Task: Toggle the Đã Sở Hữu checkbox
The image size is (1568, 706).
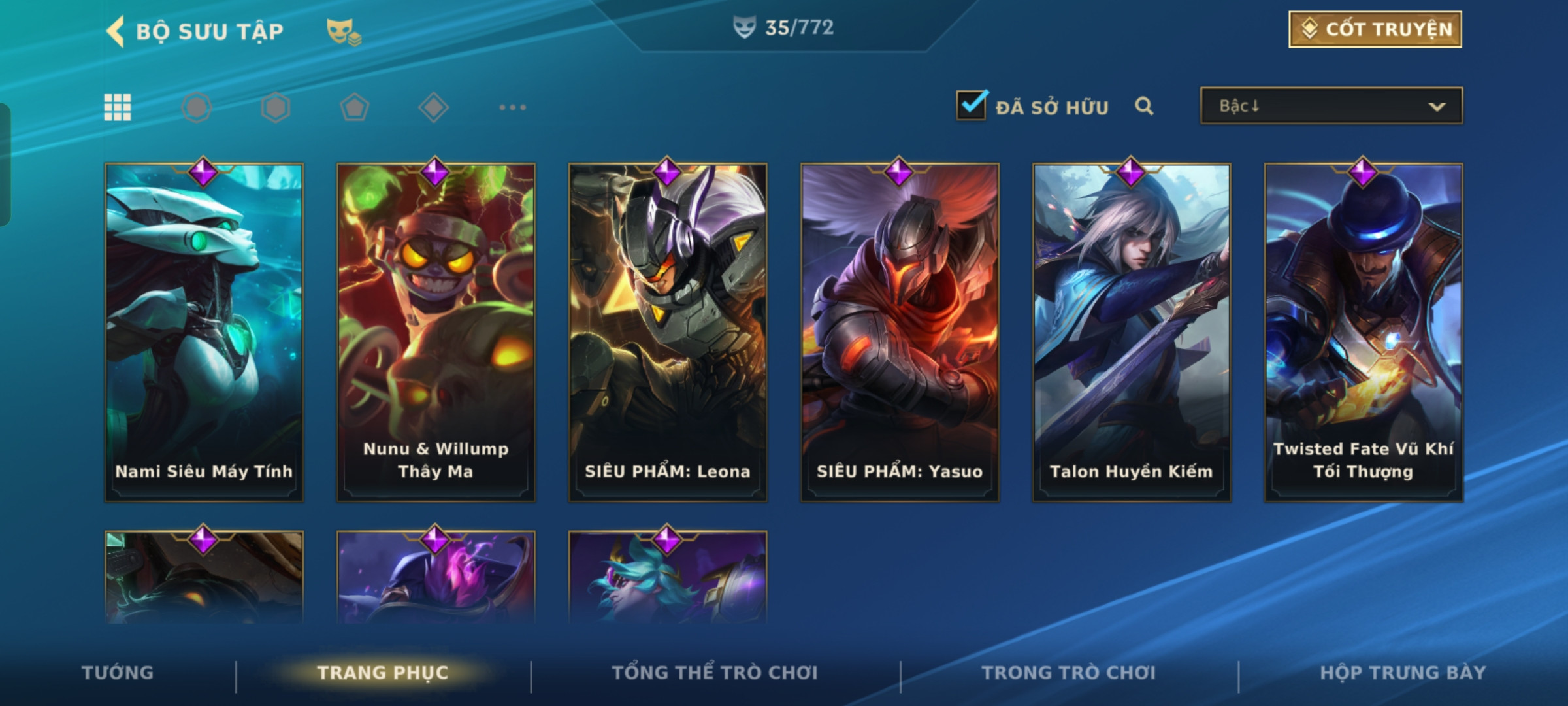Action: coord(971,105)
